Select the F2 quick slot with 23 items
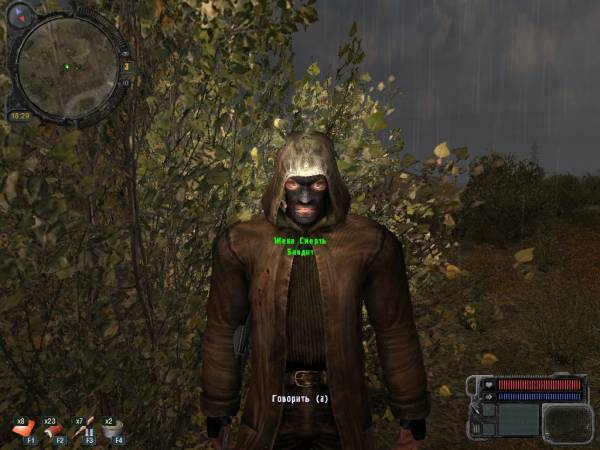This screenshot has height=450, width=600. [x=53, y=430]
